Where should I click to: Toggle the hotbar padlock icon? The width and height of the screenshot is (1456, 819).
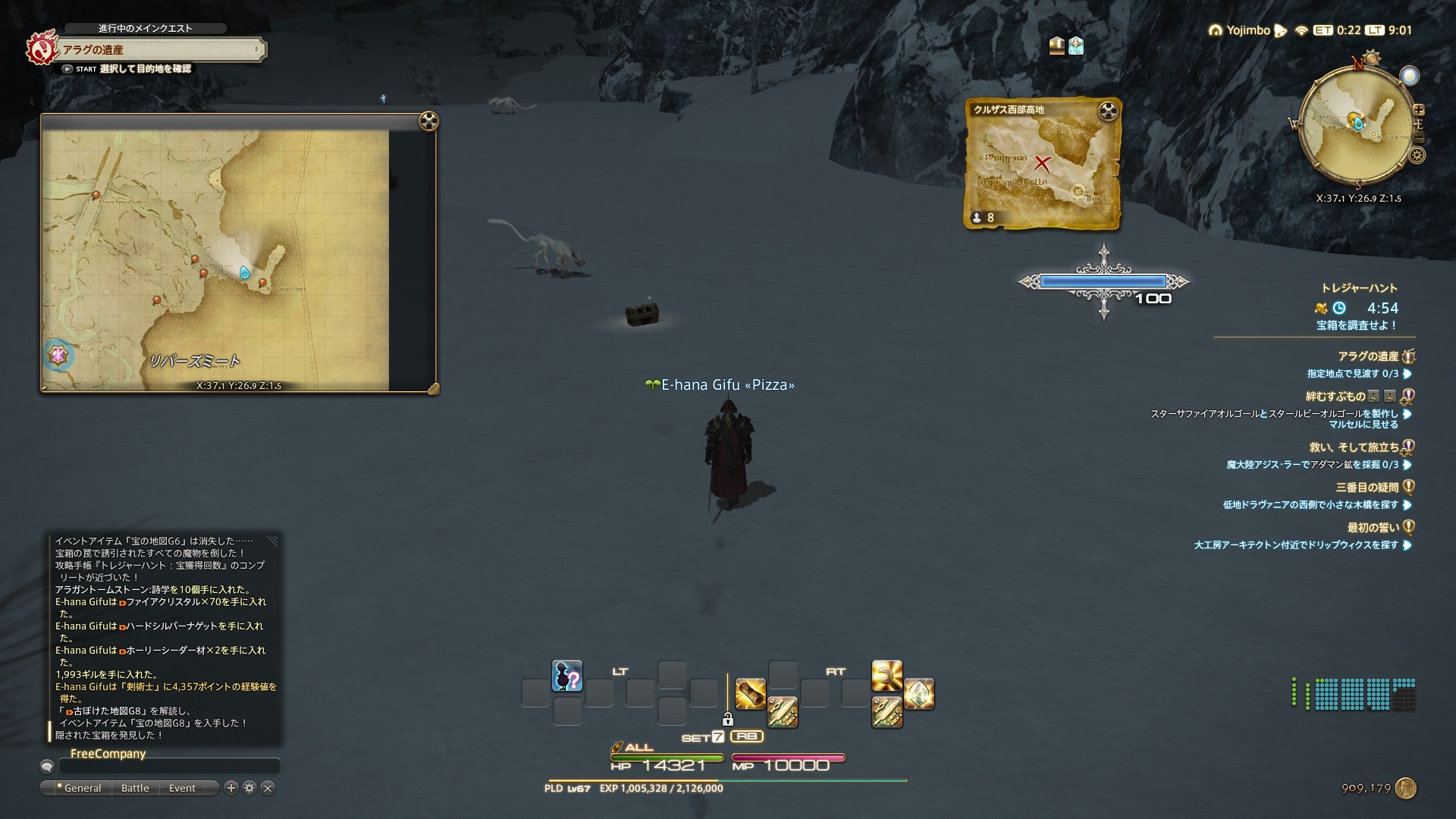[x=727, y=719]
